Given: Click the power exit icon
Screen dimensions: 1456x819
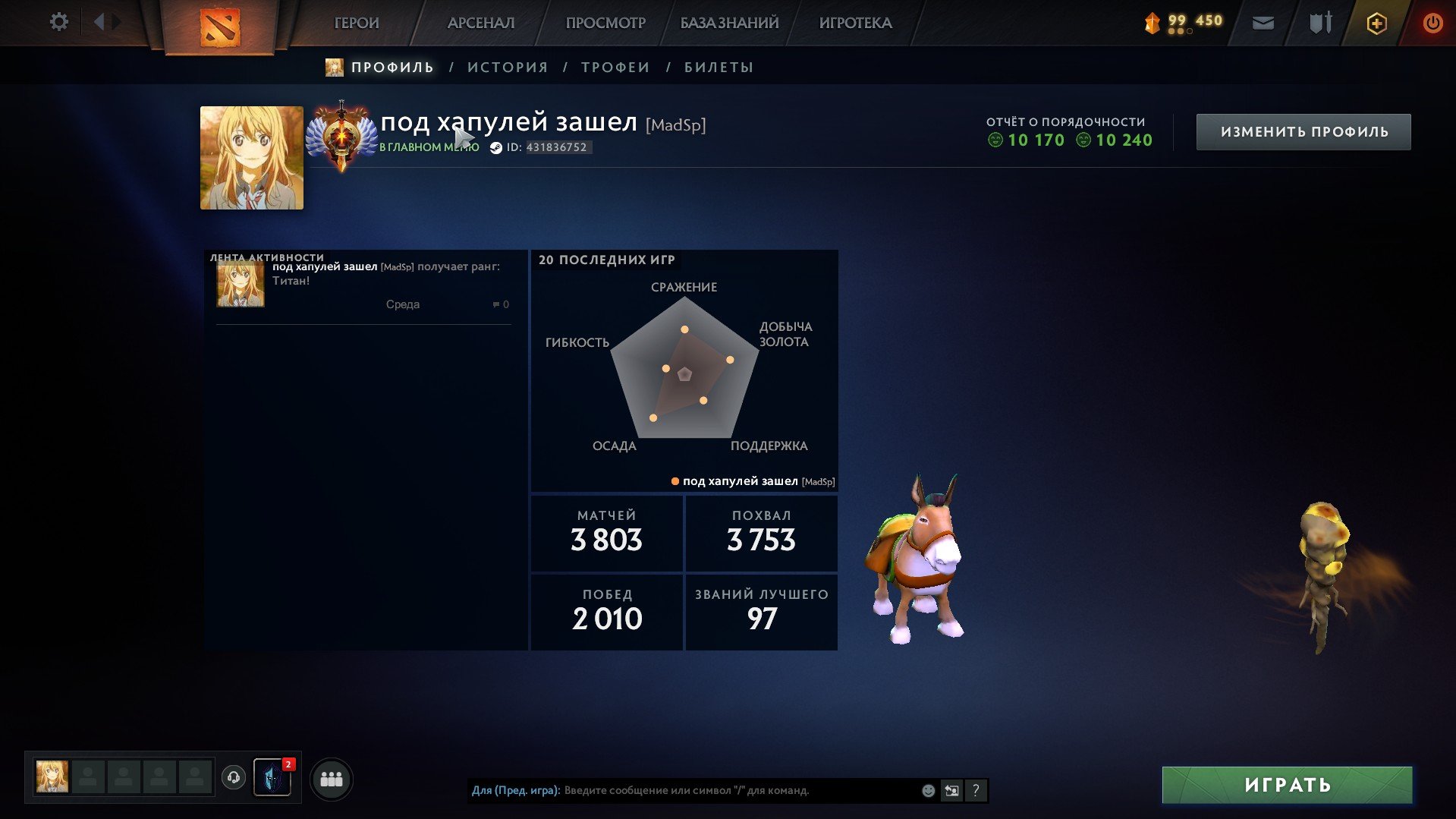Looking at the screenshot, I should pos(1432,23).
